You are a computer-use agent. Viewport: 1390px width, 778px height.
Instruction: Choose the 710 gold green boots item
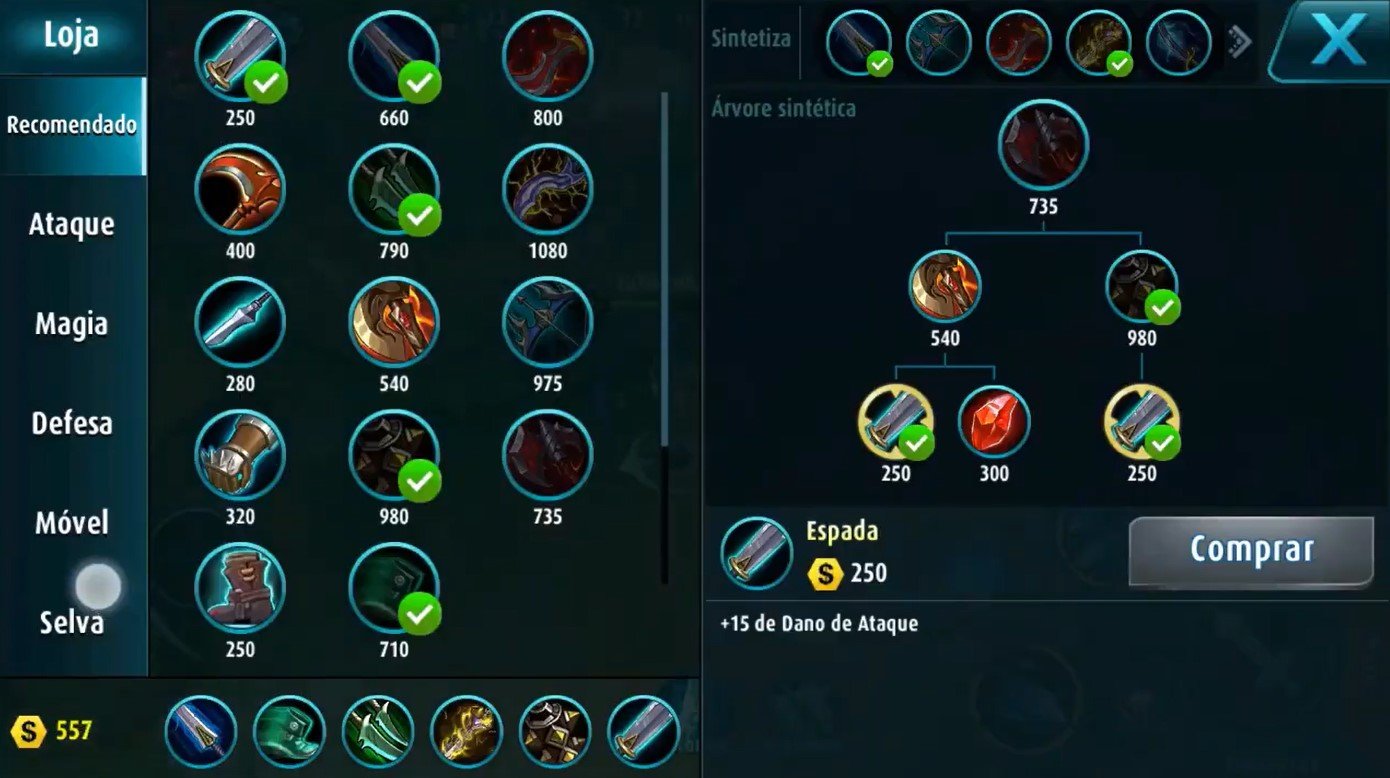pos(394,587)
